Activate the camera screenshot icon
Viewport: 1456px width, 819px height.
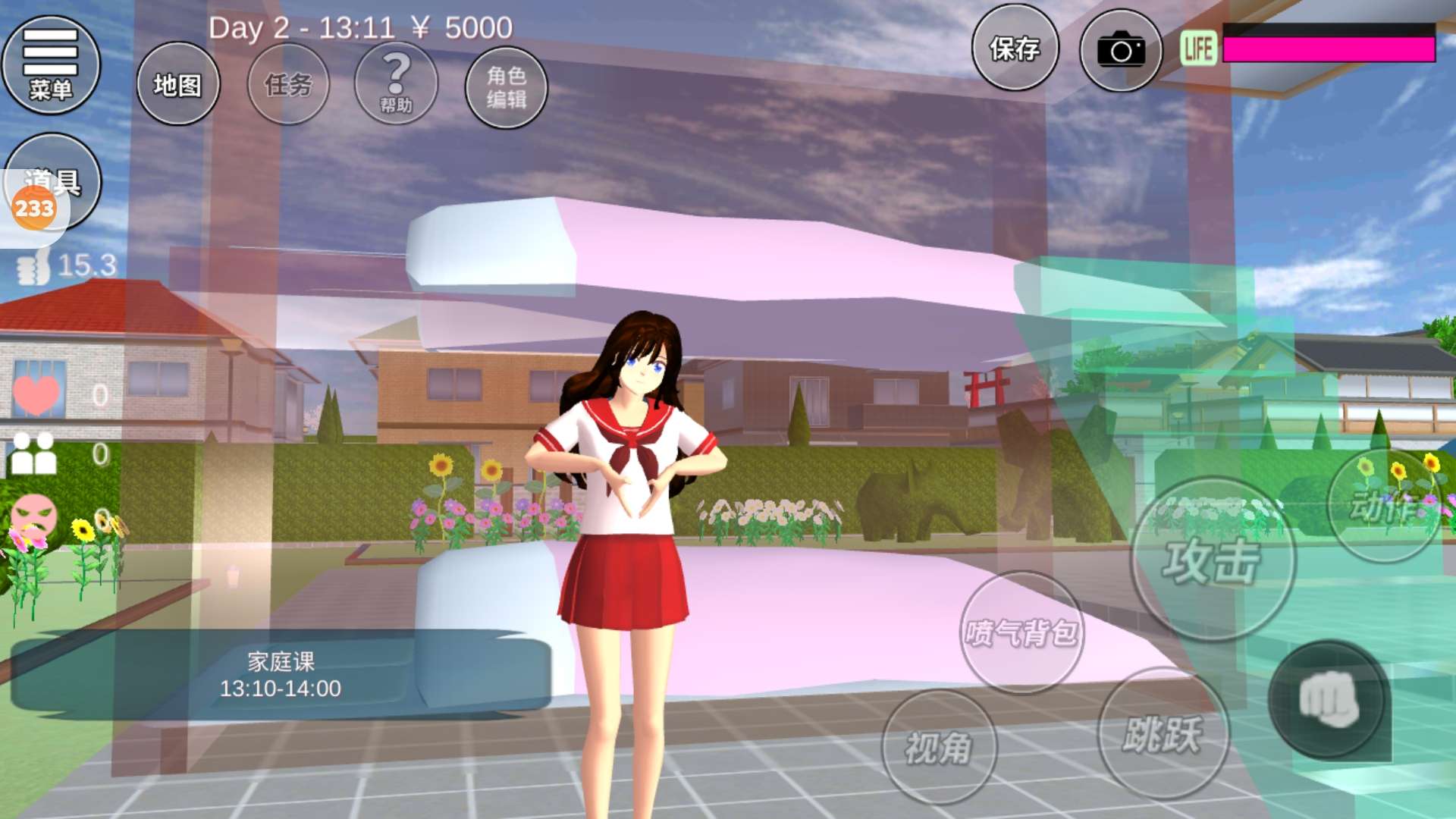point(1120,51)
